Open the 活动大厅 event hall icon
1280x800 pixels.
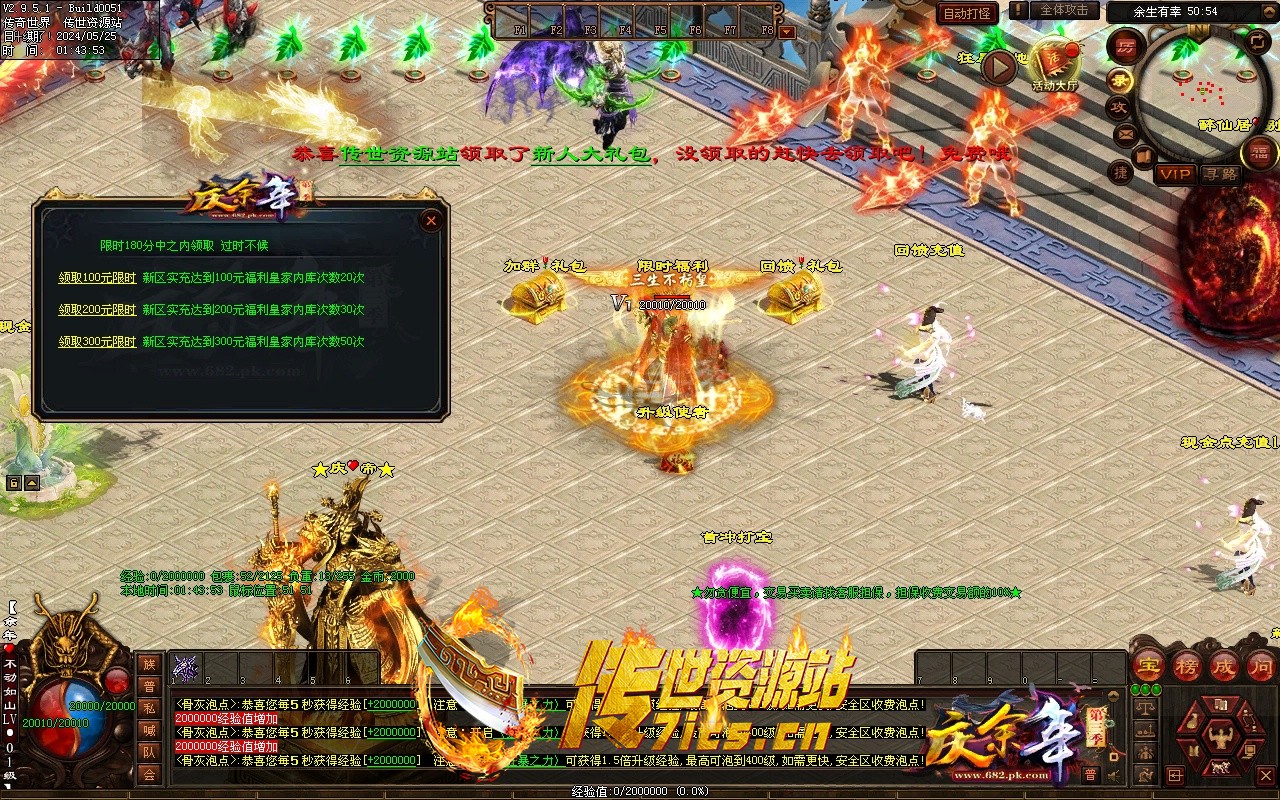point(1056,66)
